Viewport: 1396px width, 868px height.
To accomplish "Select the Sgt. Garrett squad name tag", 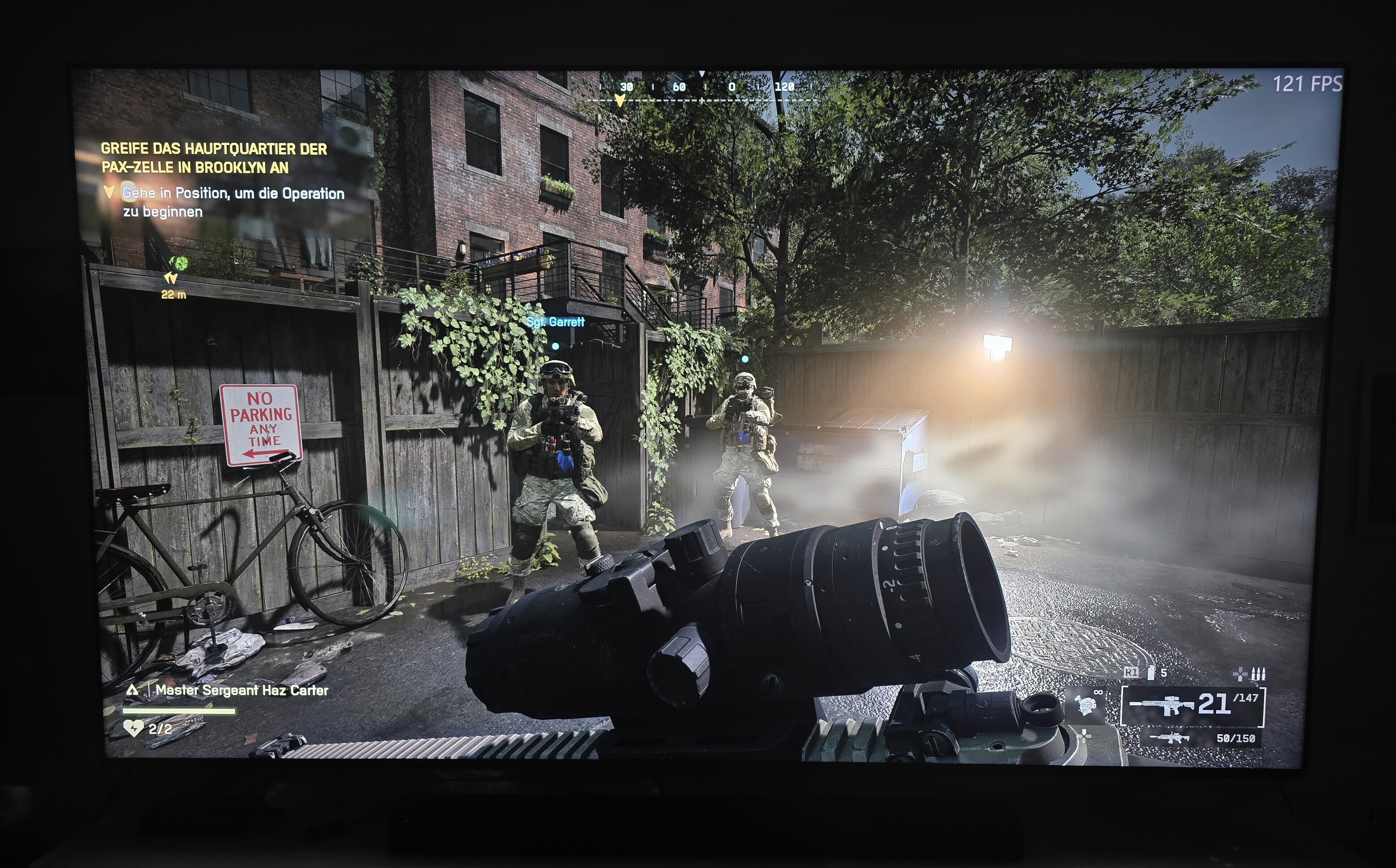I will [x=556, y=322].
